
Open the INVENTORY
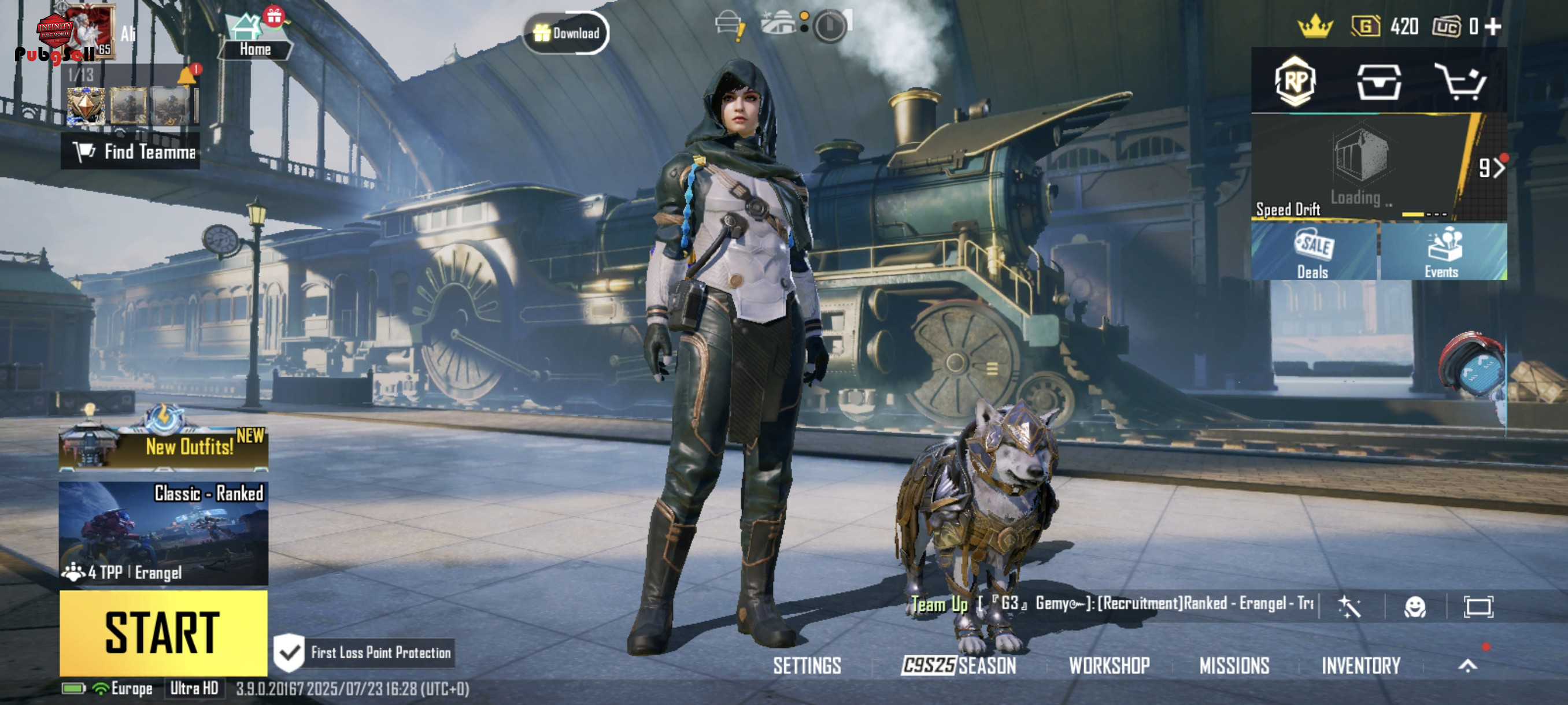click(1360, 666)
